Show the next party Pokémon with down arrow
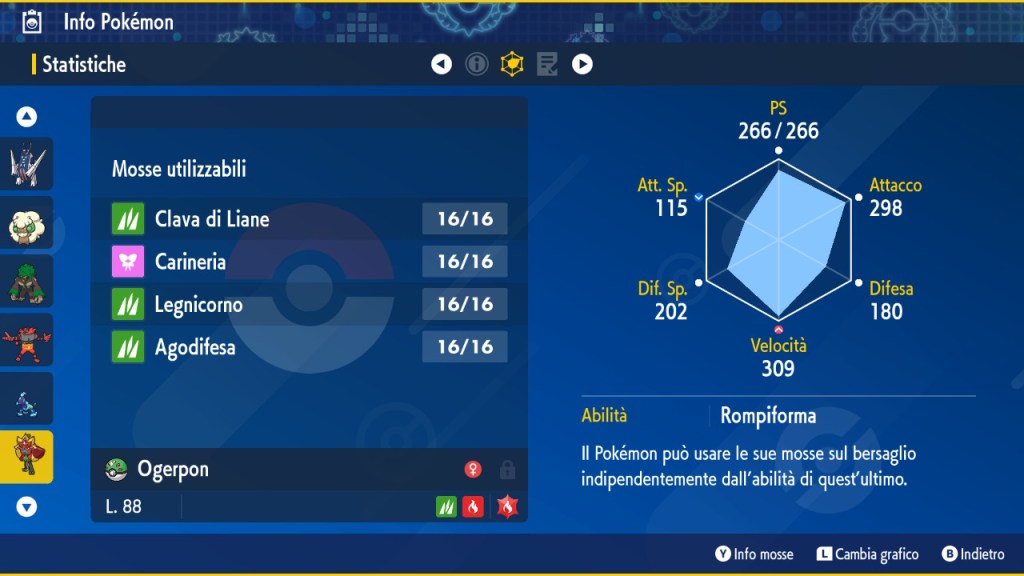Screen dimensions: 1024x576 point(27,507)
